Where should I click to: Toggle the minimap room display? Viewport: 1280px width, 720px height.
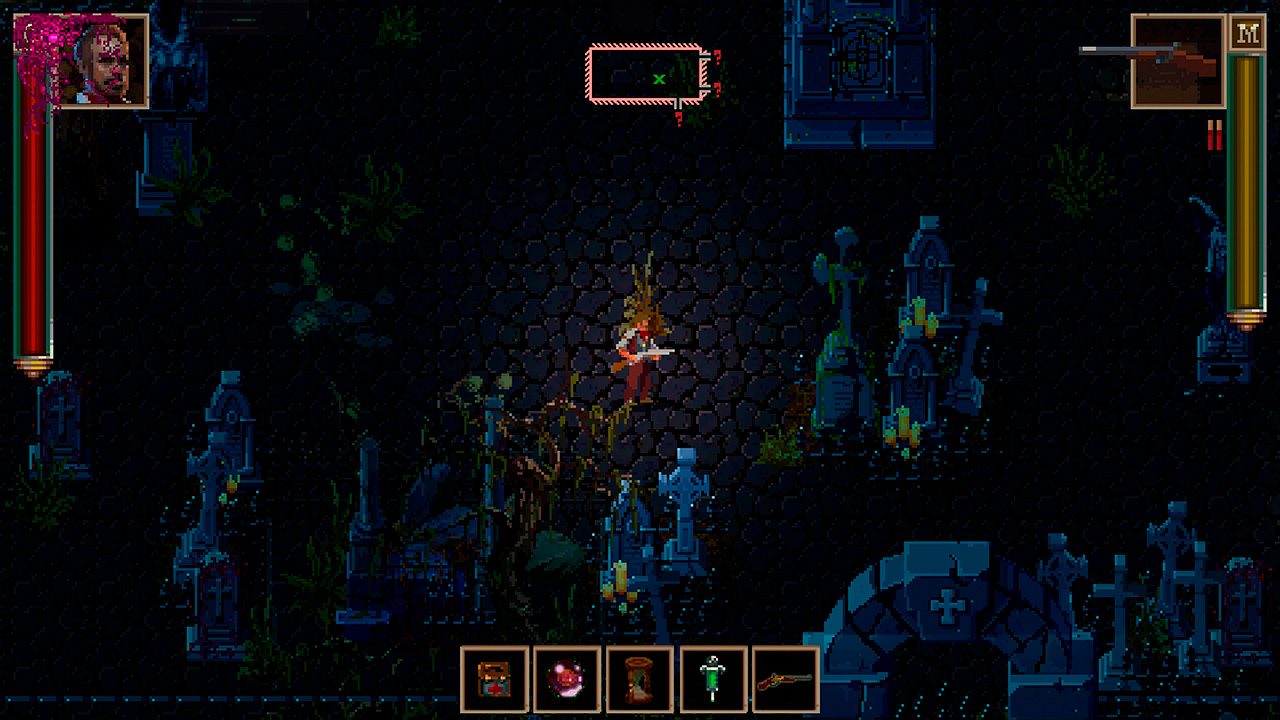[645, 70]
